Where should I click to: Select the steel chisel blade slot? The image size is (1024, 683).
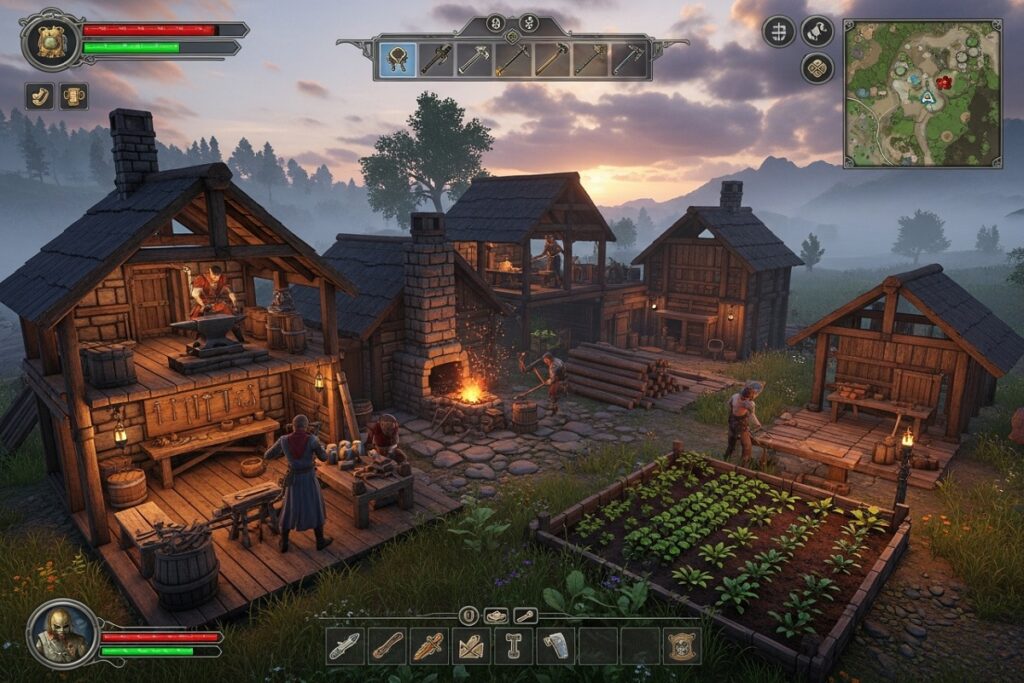tap(345, 646)
